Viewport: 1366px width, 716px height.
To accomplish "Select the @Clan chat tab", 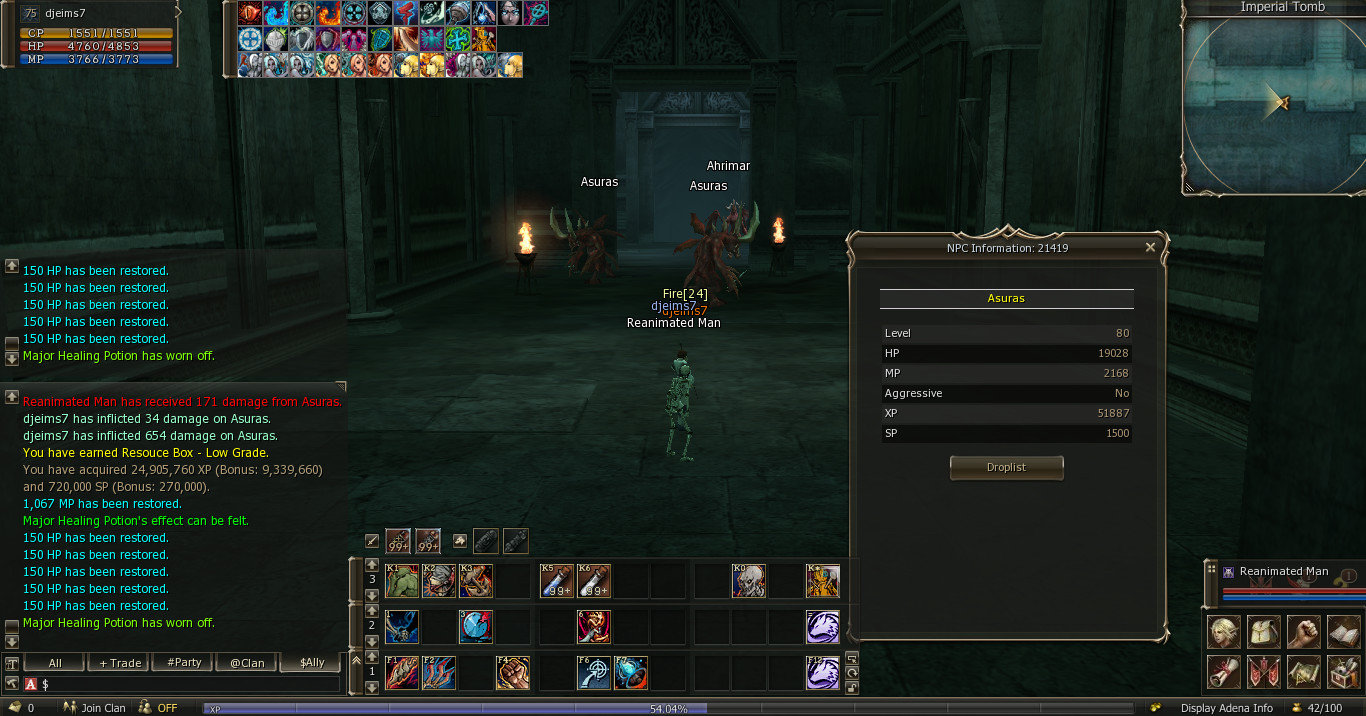I will (x=247, y=663).
